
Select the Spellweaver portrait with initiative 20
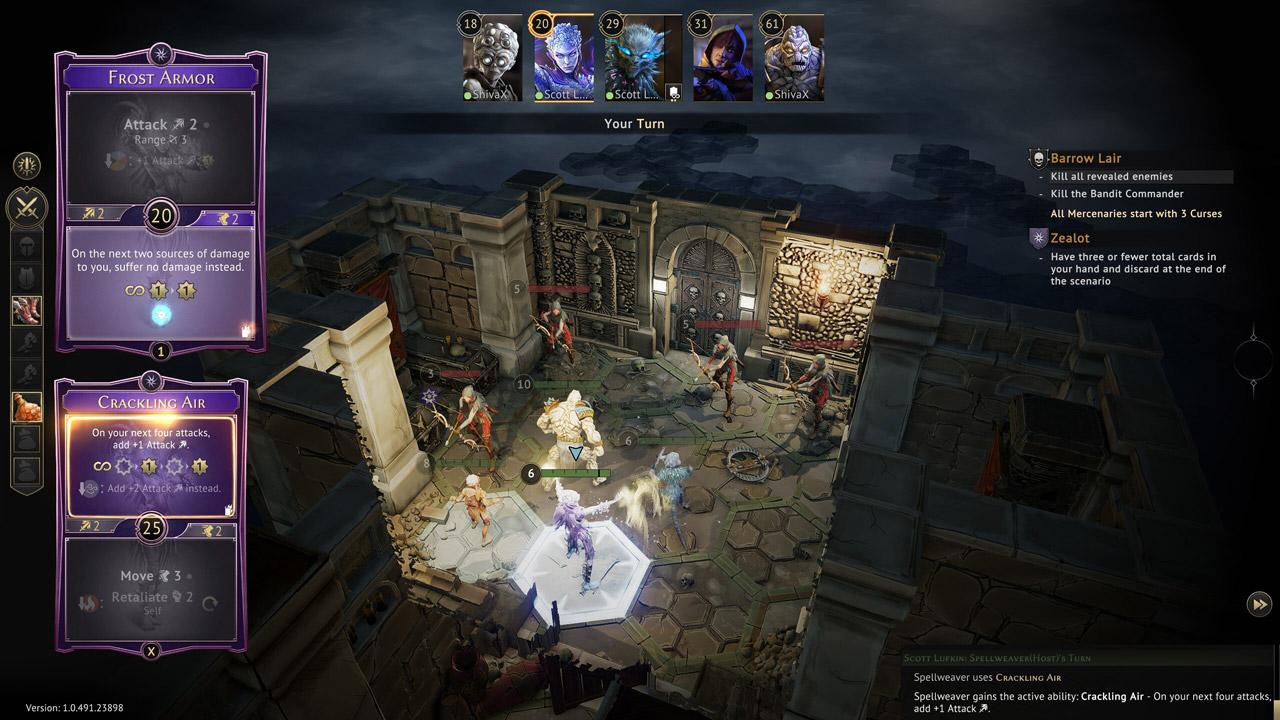tap(563, 62)
